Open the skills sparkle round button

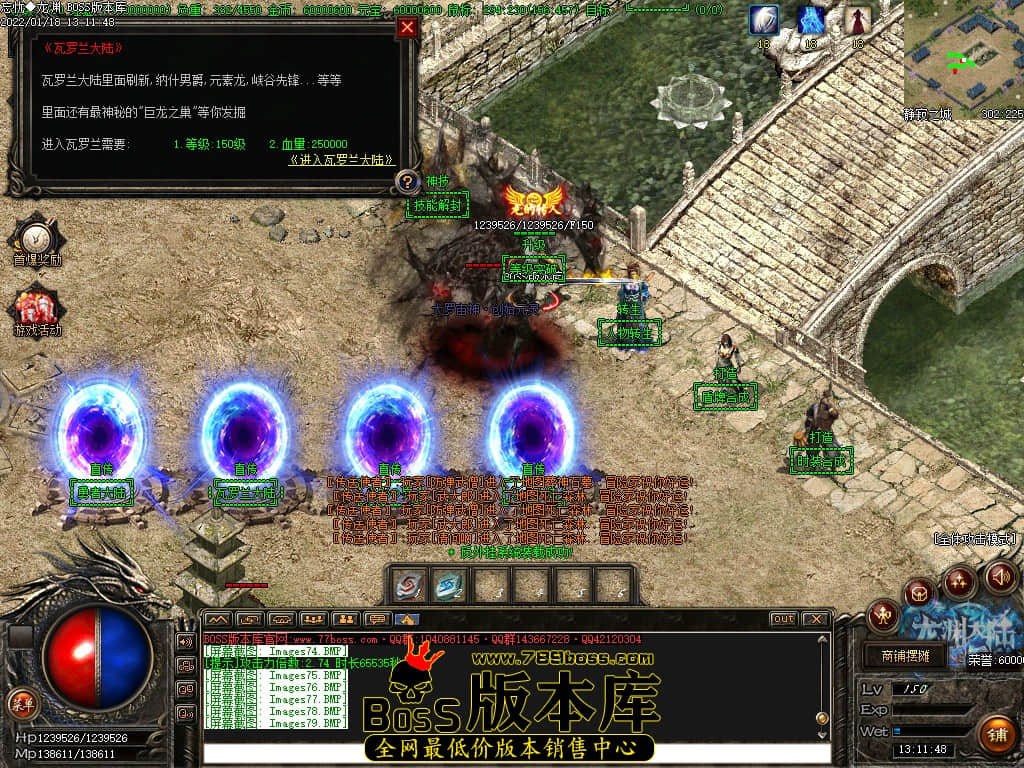click(x=959, y=580)
